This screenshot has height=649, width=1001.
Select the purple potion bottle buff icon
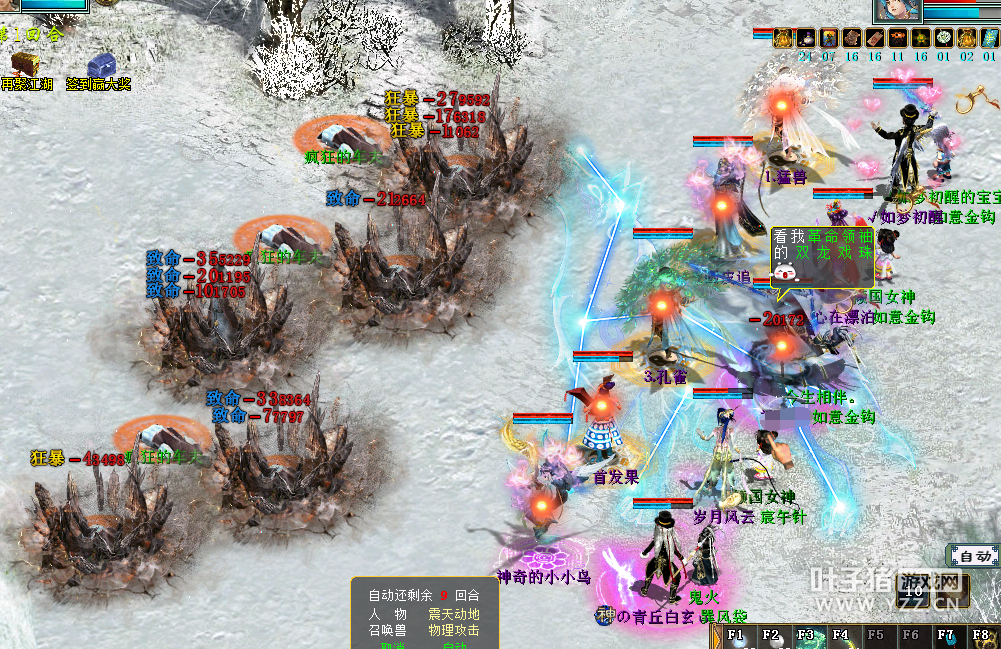pyautogui.click(x=806, y=38)
